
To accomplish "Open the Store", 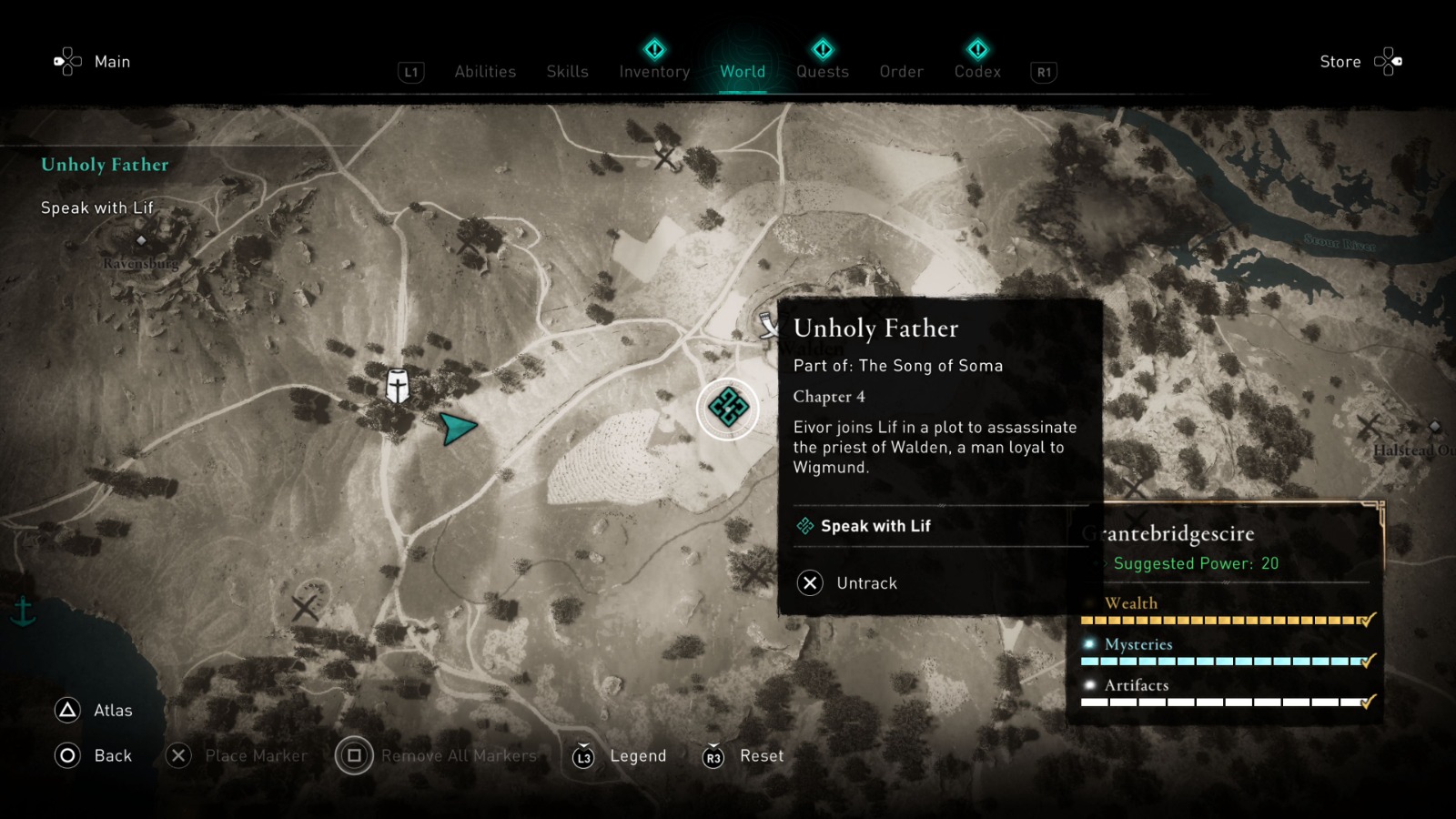I will click(1340, 62).
